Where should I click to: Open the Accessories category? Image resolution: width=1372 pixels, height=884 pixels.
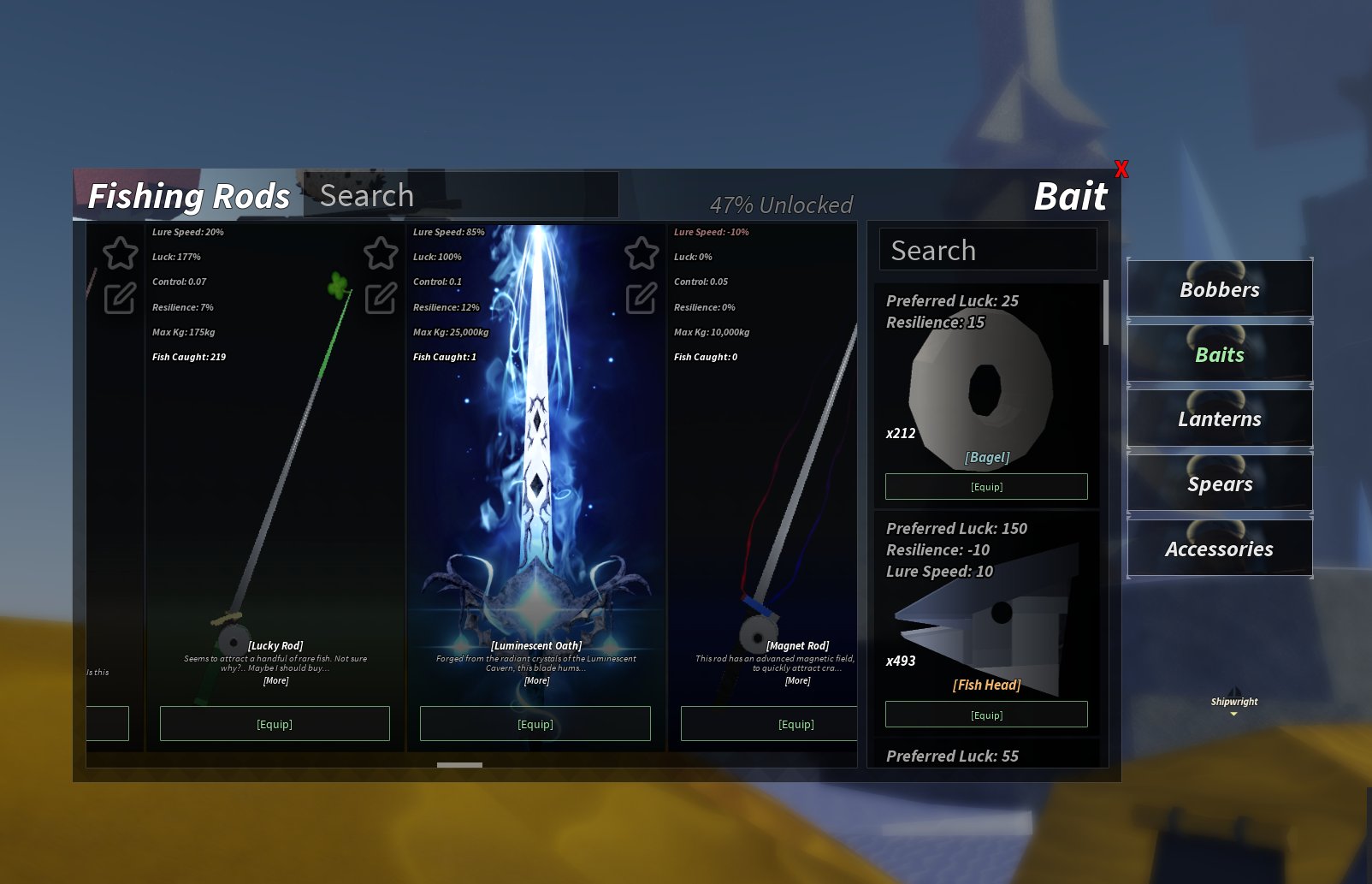1220,549
